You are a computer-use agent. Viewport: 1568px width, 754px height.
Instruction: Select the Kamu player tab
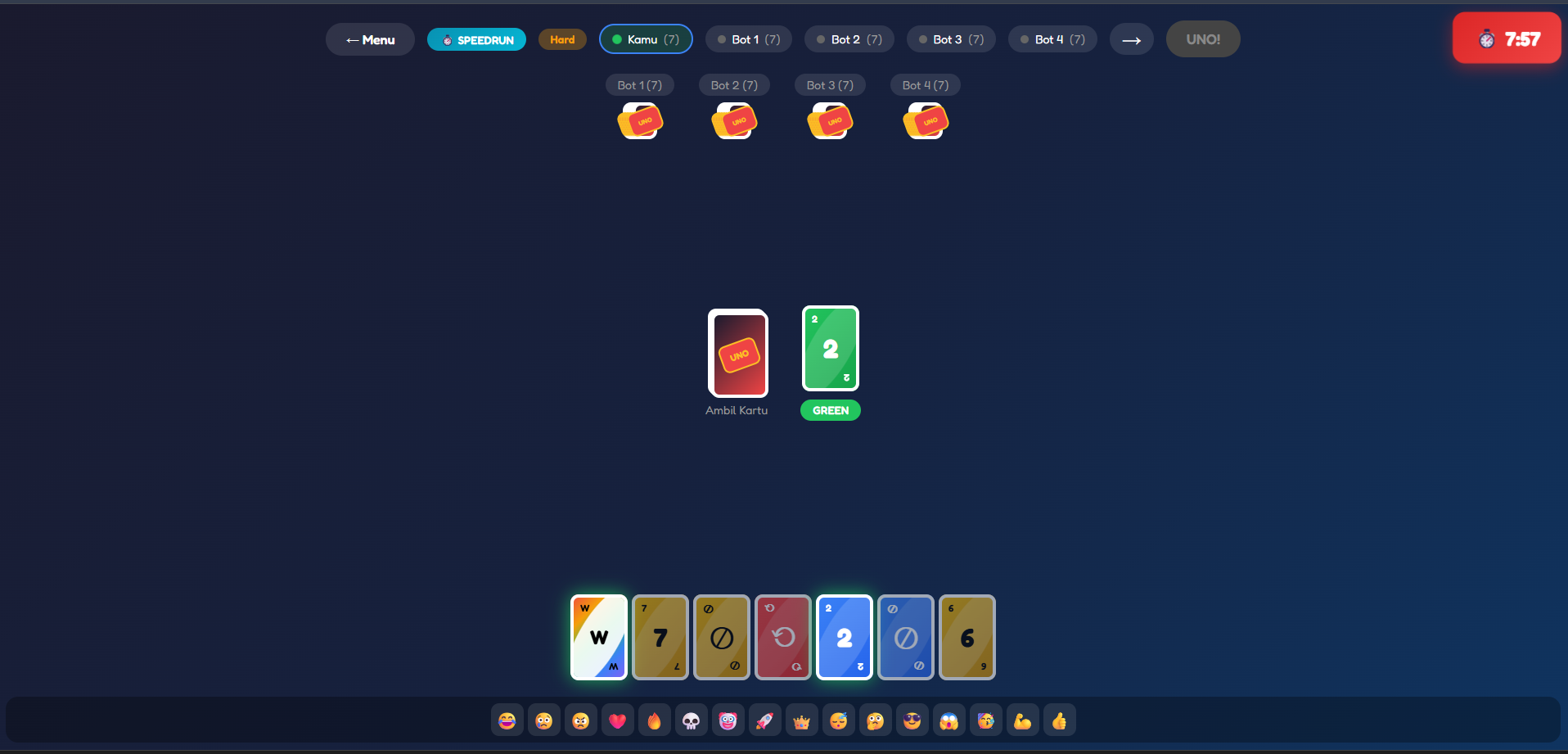(x=646, y=38)
